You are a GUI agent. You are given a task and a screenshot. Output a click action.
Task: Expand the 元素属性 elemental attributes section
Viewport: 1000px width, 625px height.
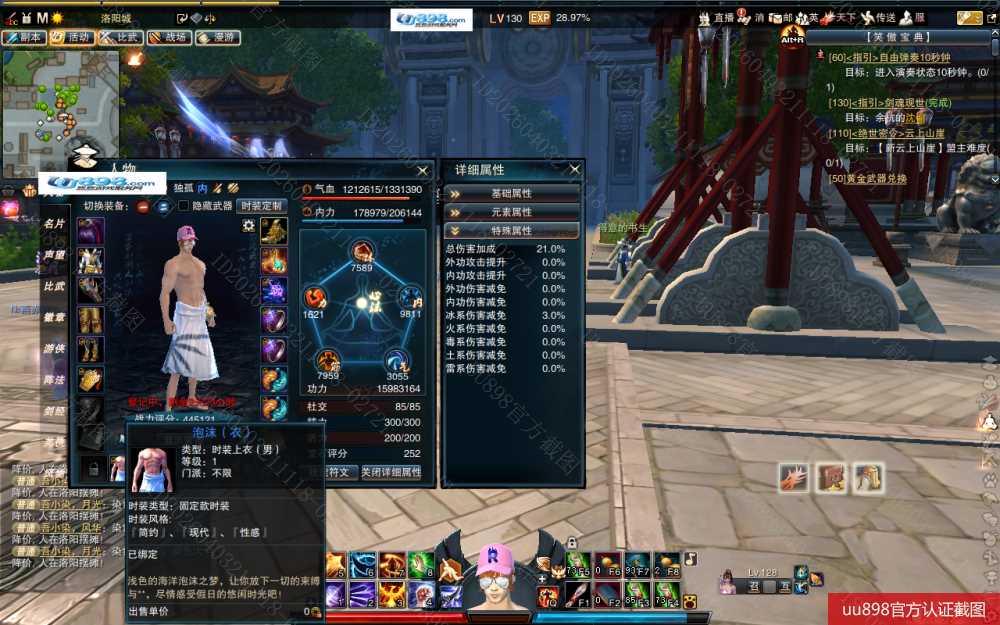pyautogui.click(x=512, y=212)
